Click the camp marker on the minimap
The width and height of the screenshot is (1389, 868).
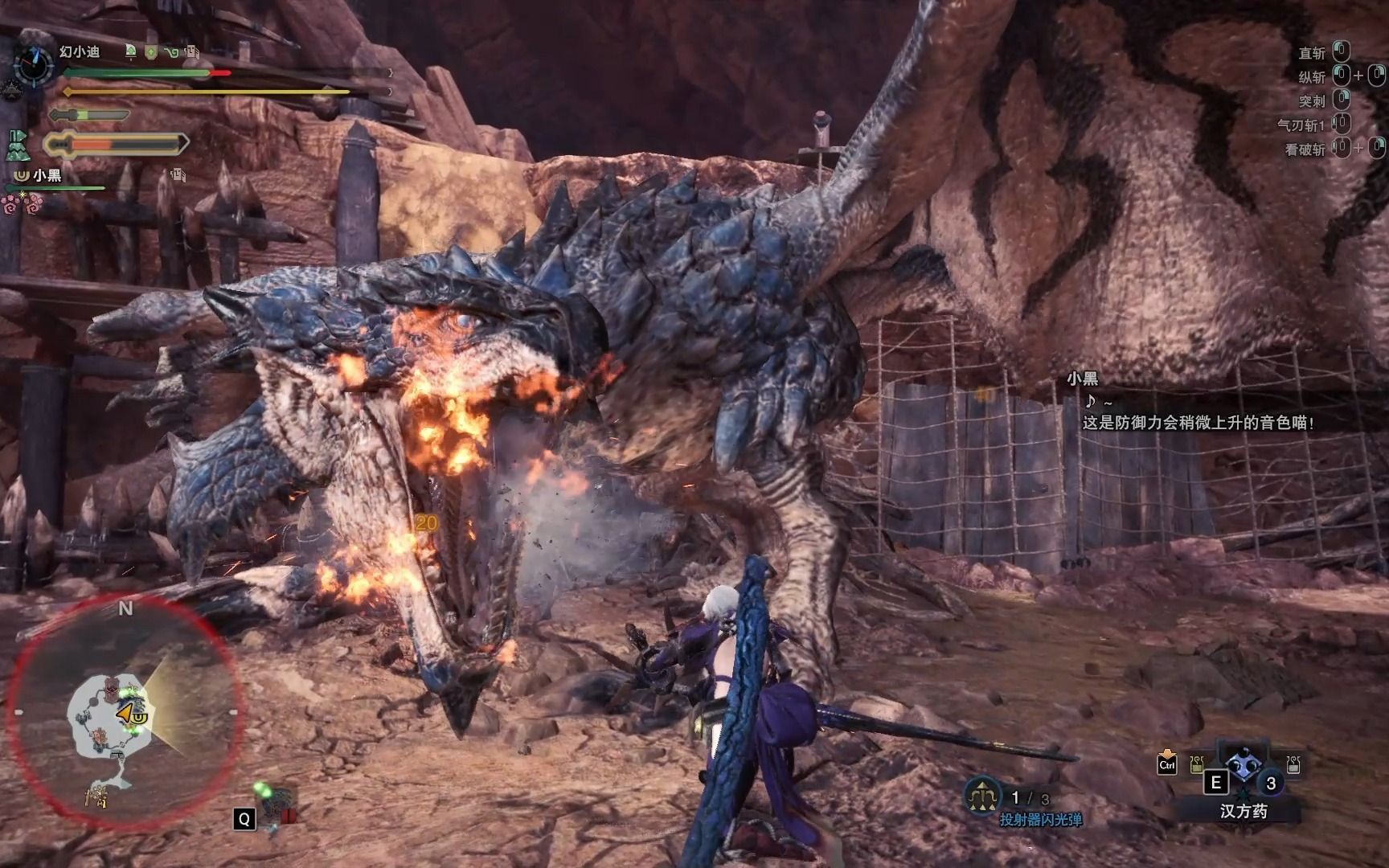pyautogui.click(x=96, y=797)
